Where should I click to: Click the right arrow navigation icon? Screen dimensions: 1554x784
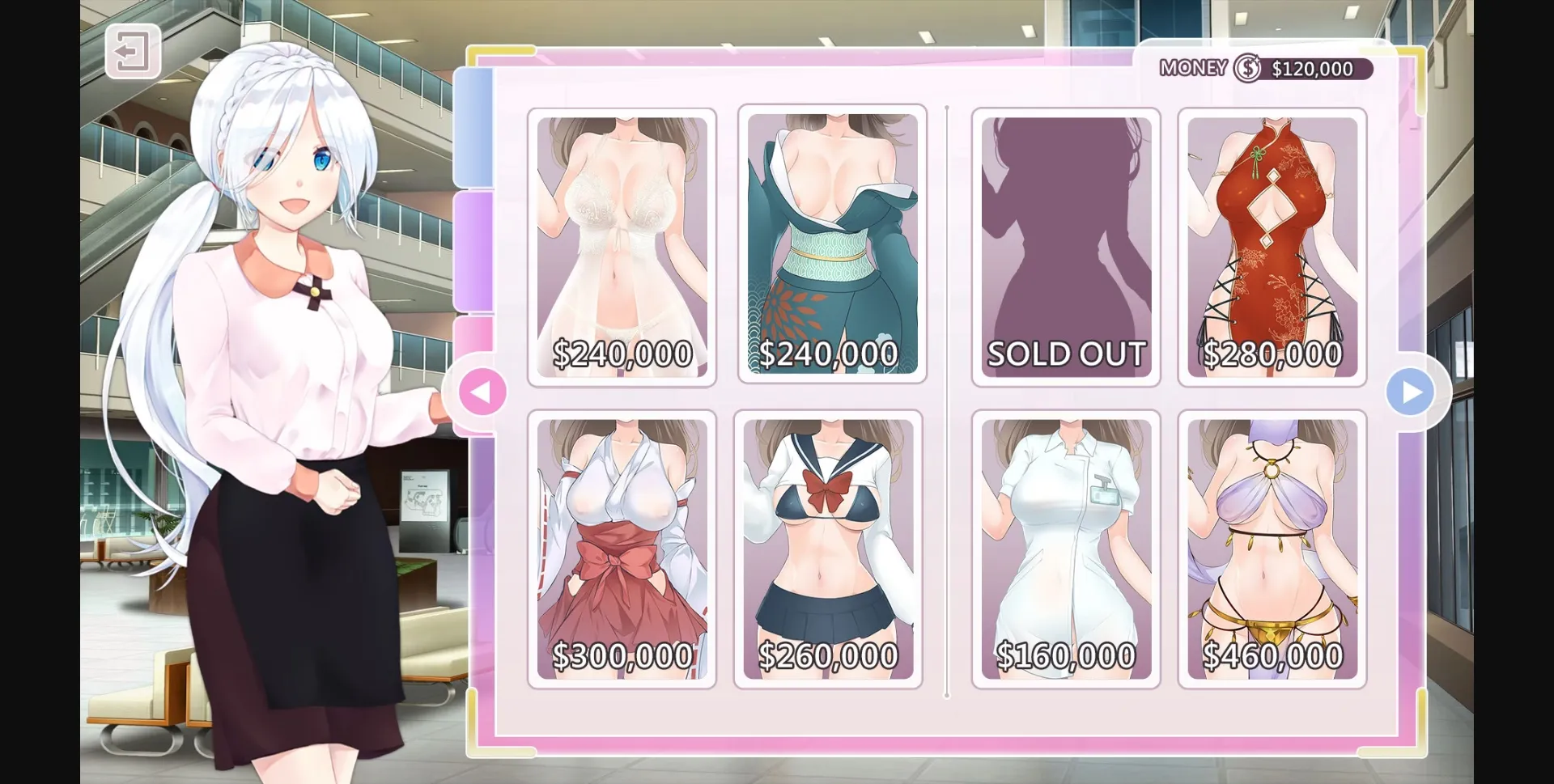[x=1412, y=392]
